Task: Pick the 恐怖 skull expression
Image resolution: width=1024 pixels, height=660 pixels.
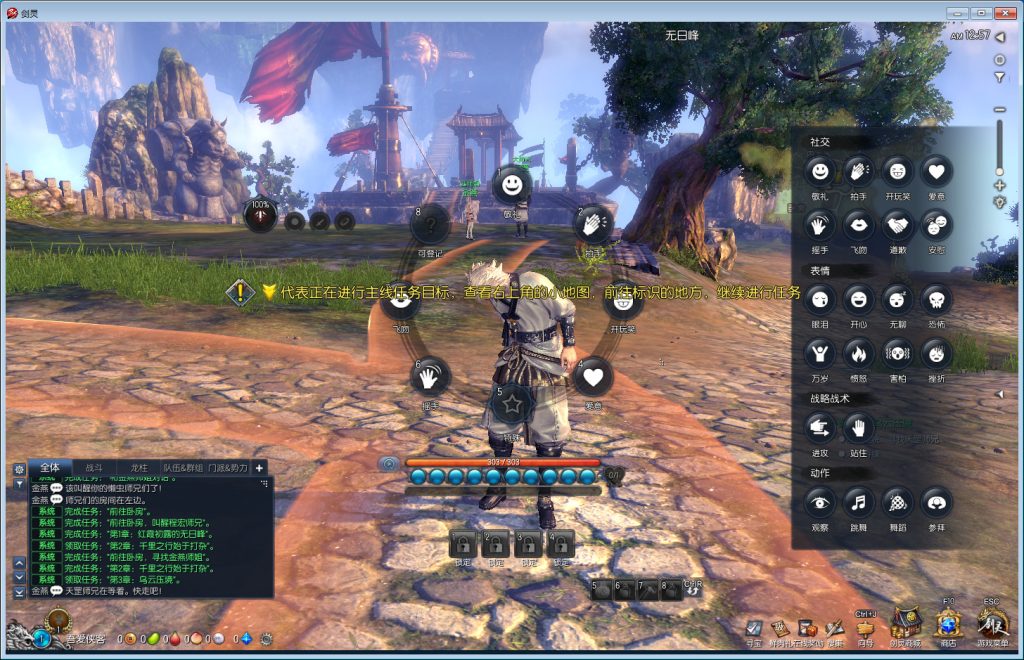Action: click(x=936, y=299)
